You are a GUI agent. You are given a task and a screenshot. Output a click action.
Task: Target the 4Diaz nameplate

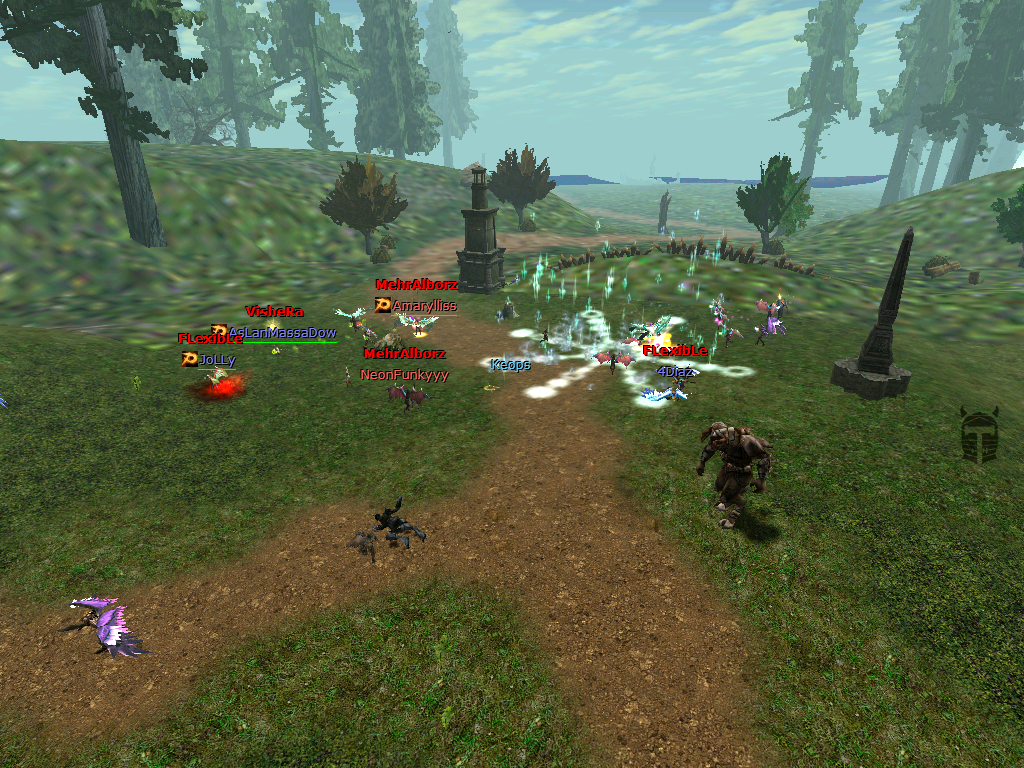(675, 371)
